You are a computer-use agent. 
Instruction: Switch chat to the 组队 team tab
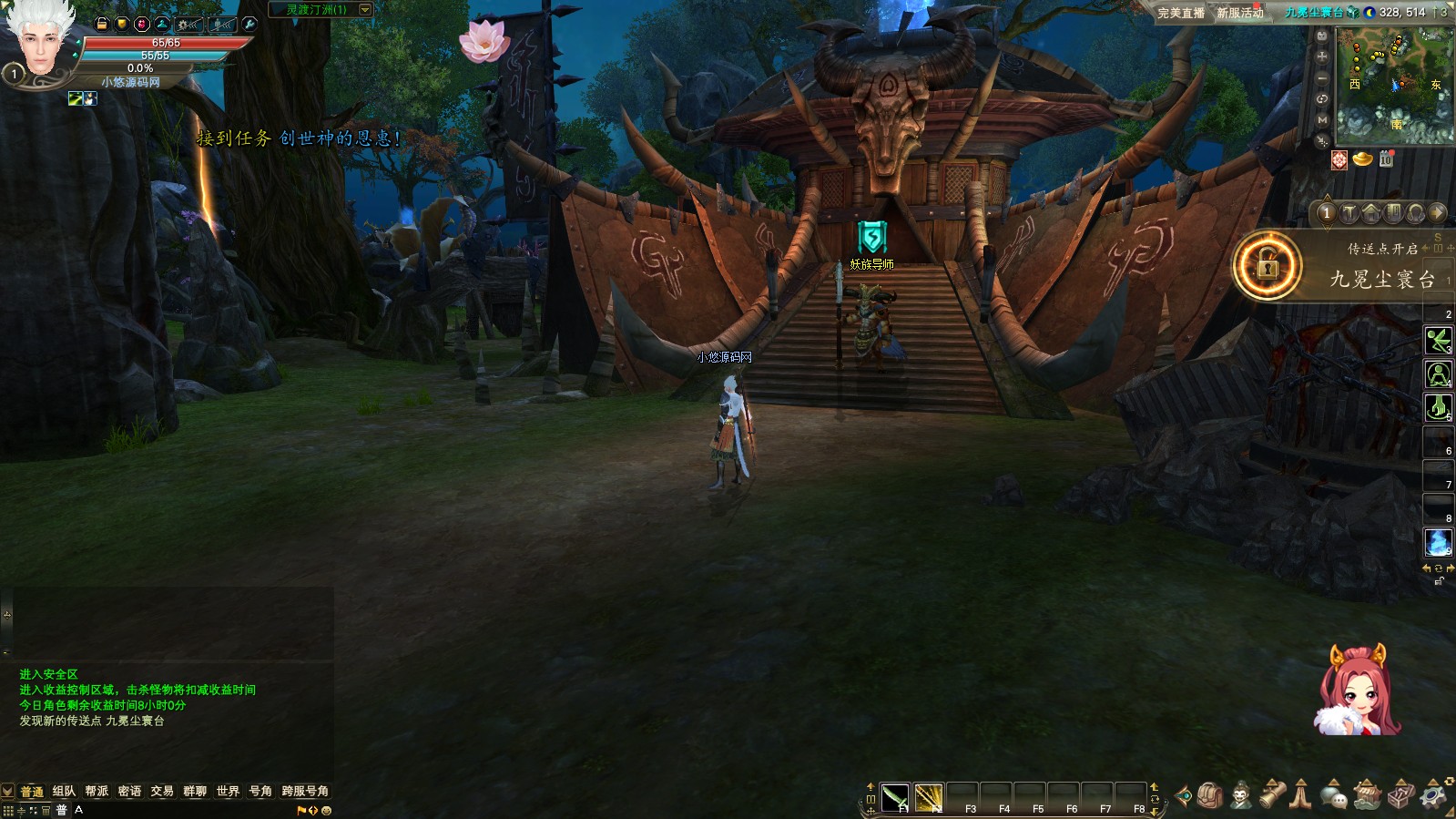click(x=64, y=791)
